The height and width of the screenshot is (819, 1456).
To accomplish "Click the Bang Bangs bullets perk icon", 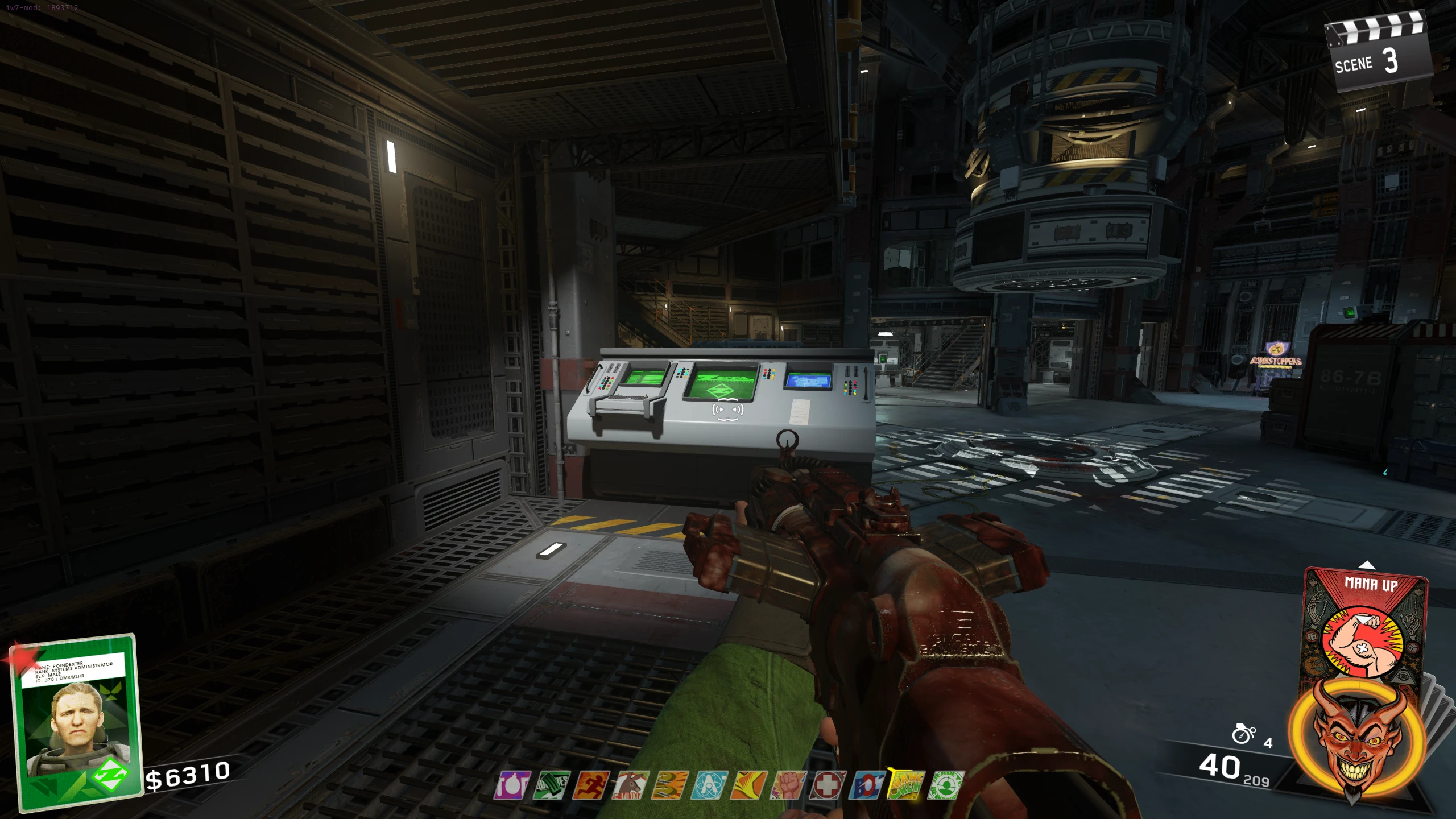I will [x=670, y=785].
